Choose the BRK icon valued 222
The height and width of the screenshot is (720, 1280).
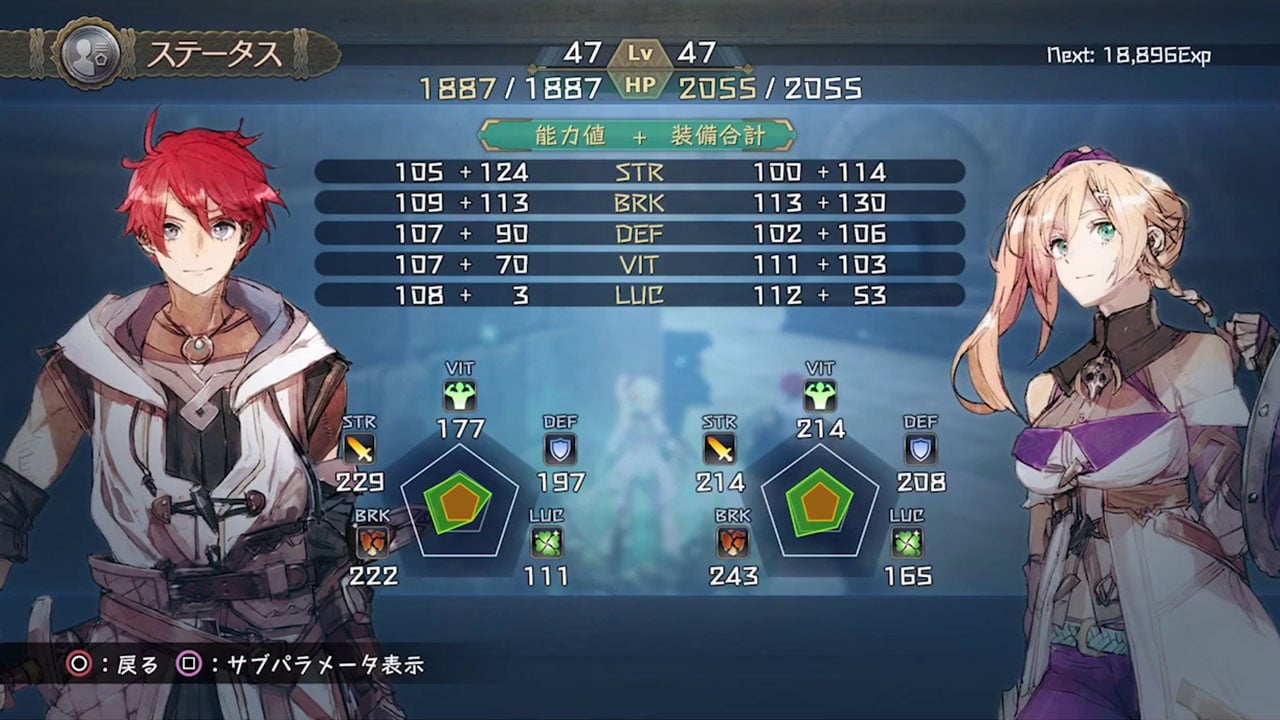click(x=372, y=542)
